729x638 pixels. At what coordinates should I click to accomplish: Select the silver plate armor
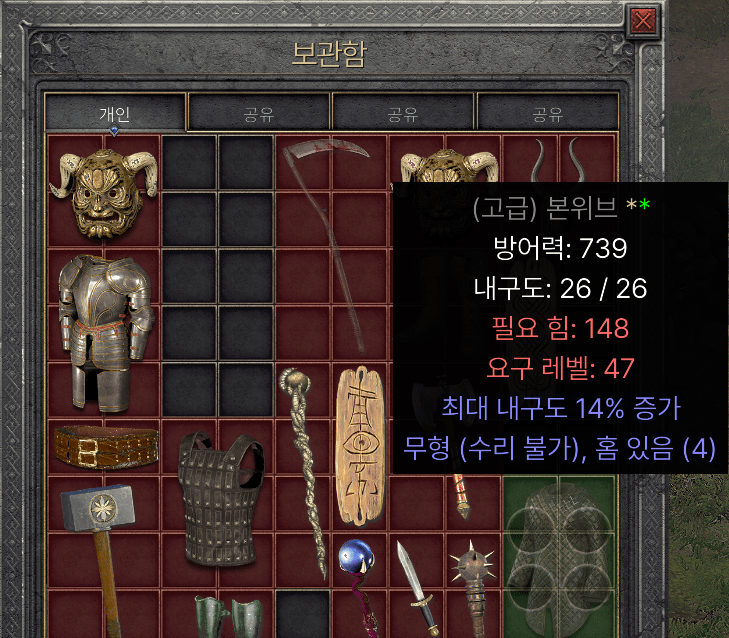pos(104,331)
